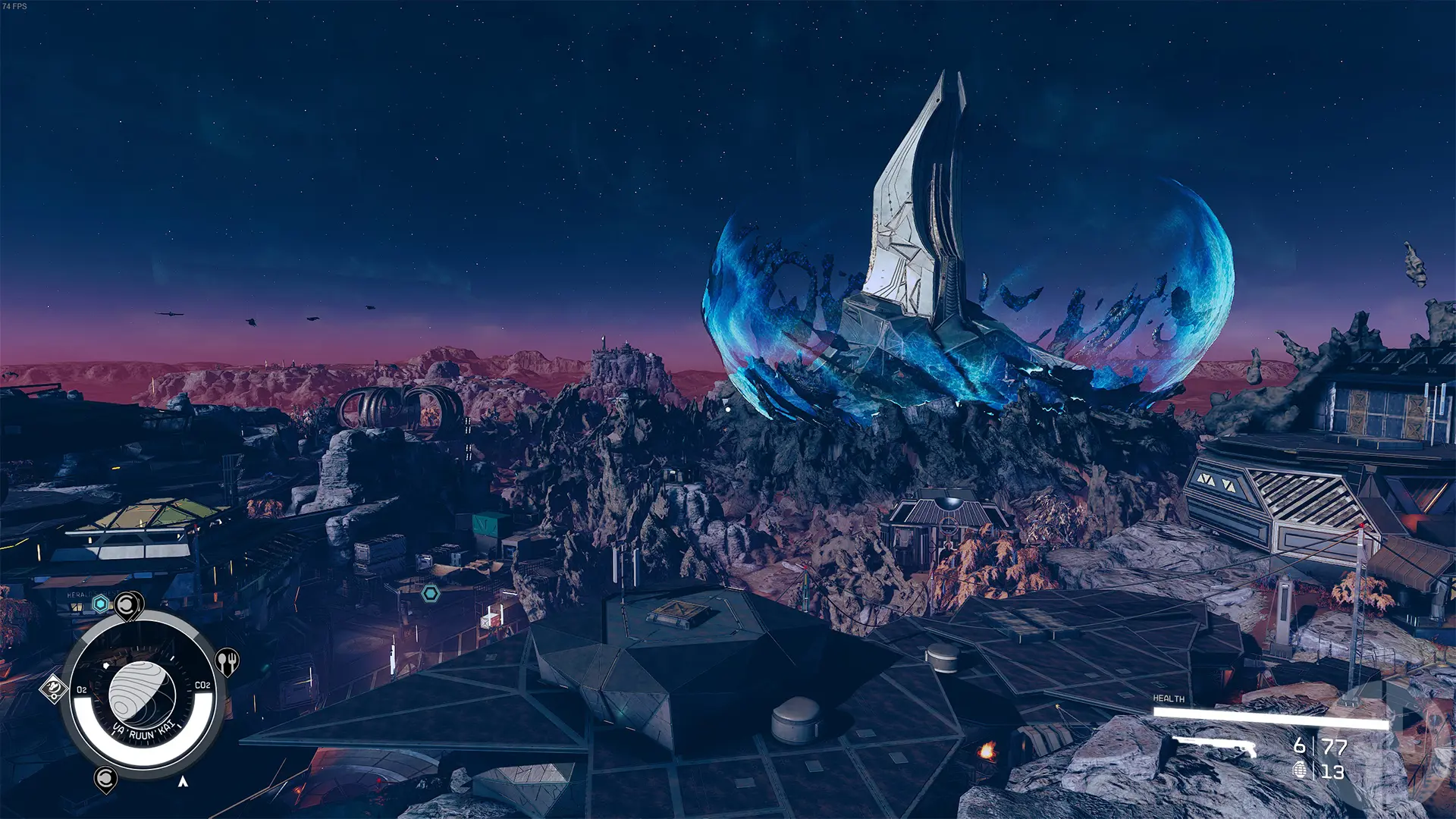Click the ammo reserve number 77

pos(1334,747)
